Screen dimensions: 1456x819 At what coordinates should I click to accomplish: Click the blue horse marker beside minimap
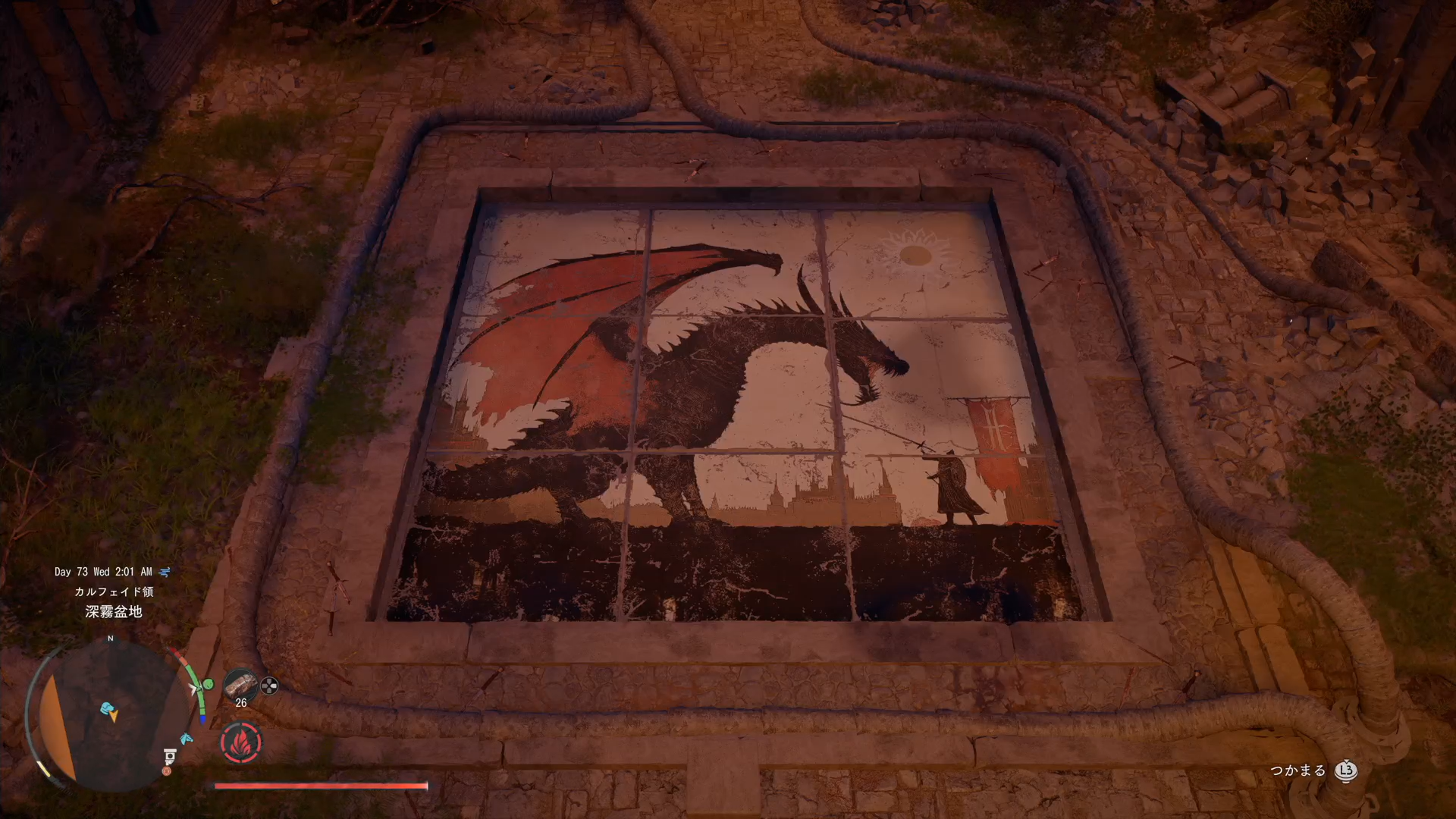pos(186,738)
